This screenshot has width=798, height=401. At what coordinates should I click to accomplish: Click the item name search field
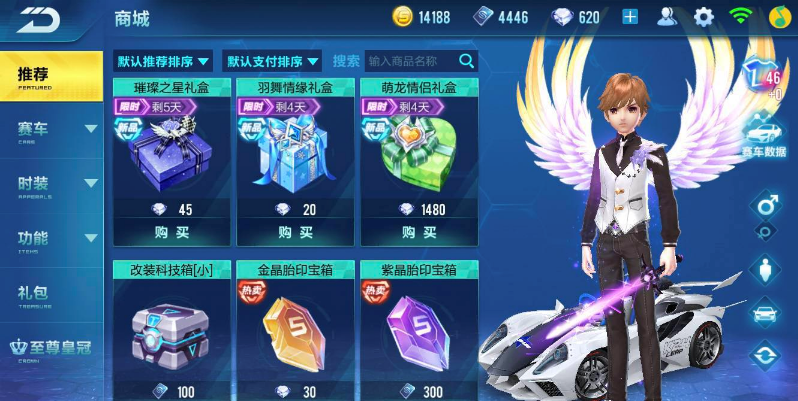[x=411, y=61]
